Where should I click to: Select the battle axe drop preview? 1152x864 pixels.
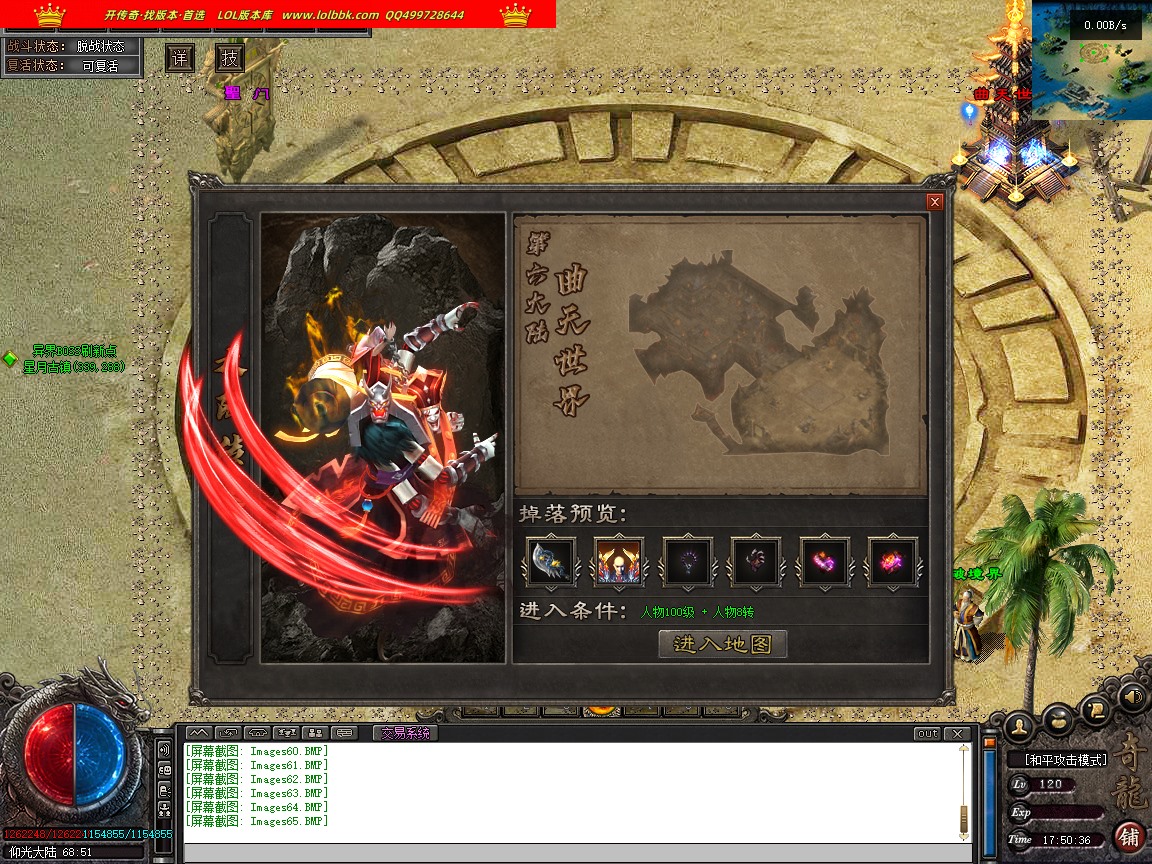click(x=551, y=562)
